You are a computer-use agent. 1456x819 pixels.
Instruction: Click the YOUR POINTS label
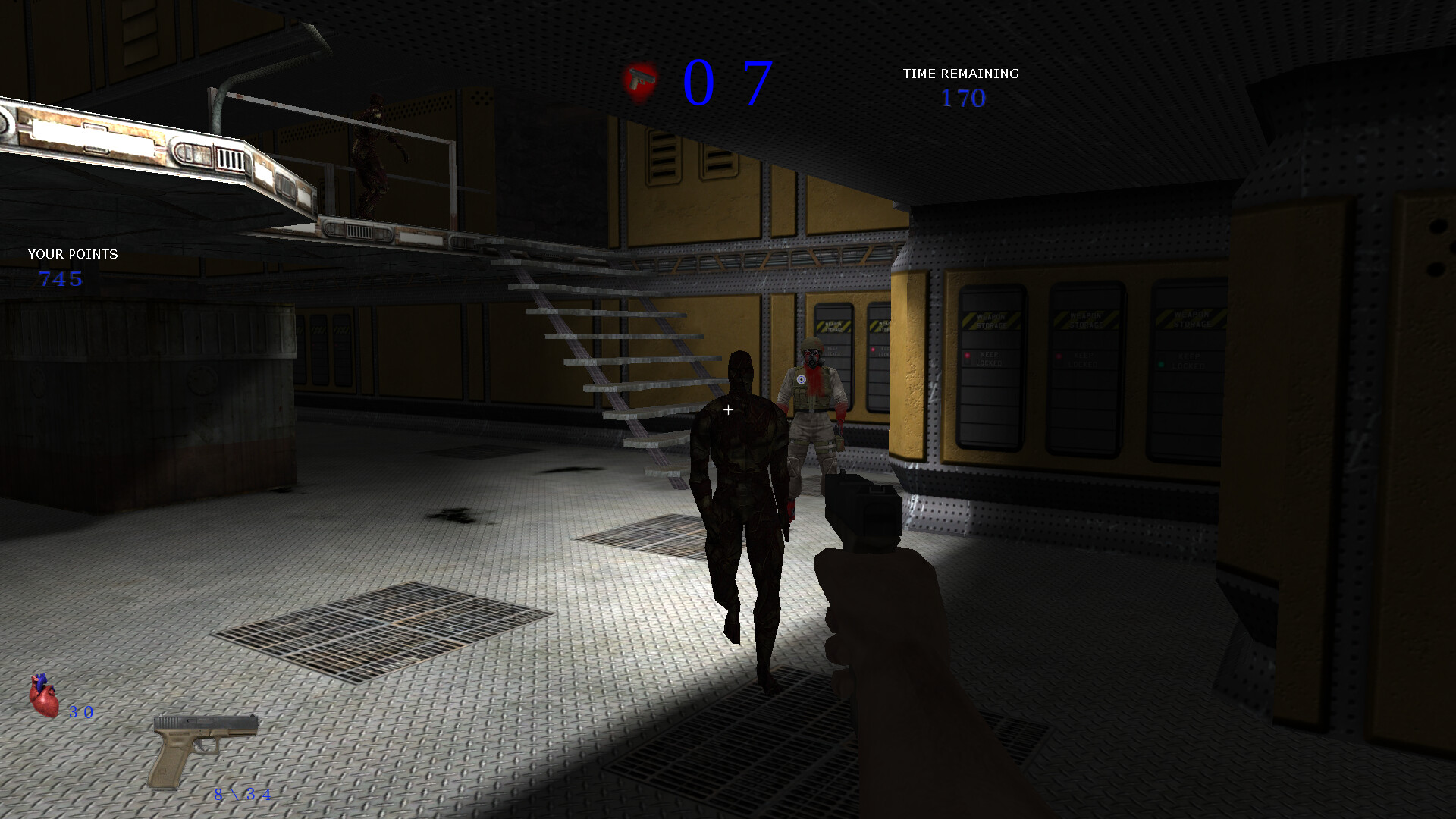72,255
